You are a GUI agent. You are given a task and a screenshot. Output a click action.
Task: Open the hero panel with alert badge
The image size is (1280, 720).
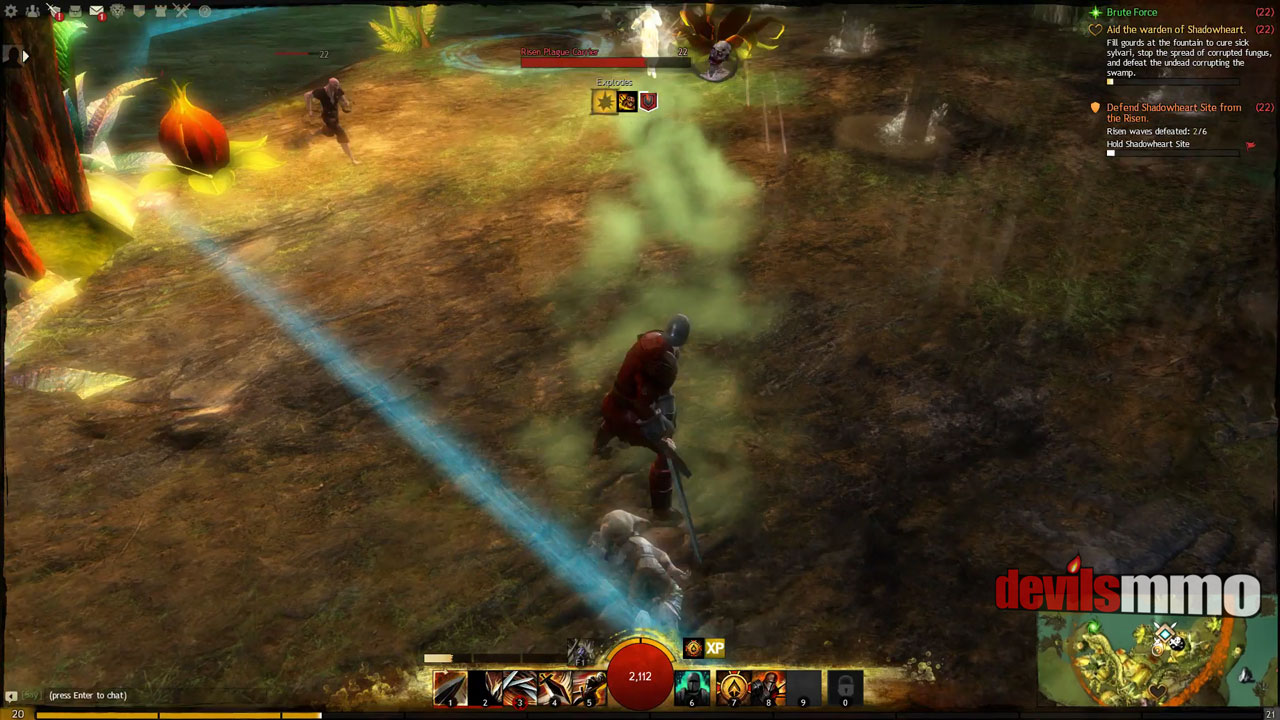(x=54, y=11)
